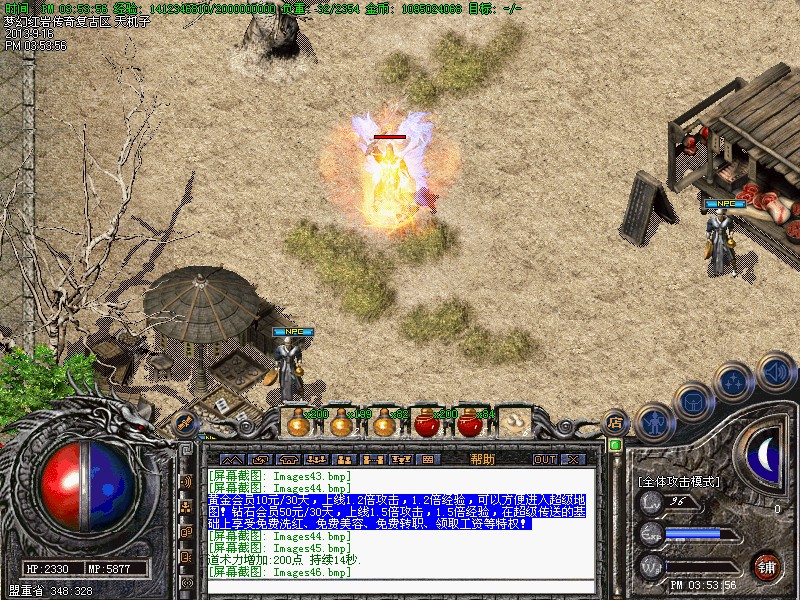This screenshot has height=600, width=800.
Task: Click the green chat scrollbar handle
Action: click(x=615, y=445)
